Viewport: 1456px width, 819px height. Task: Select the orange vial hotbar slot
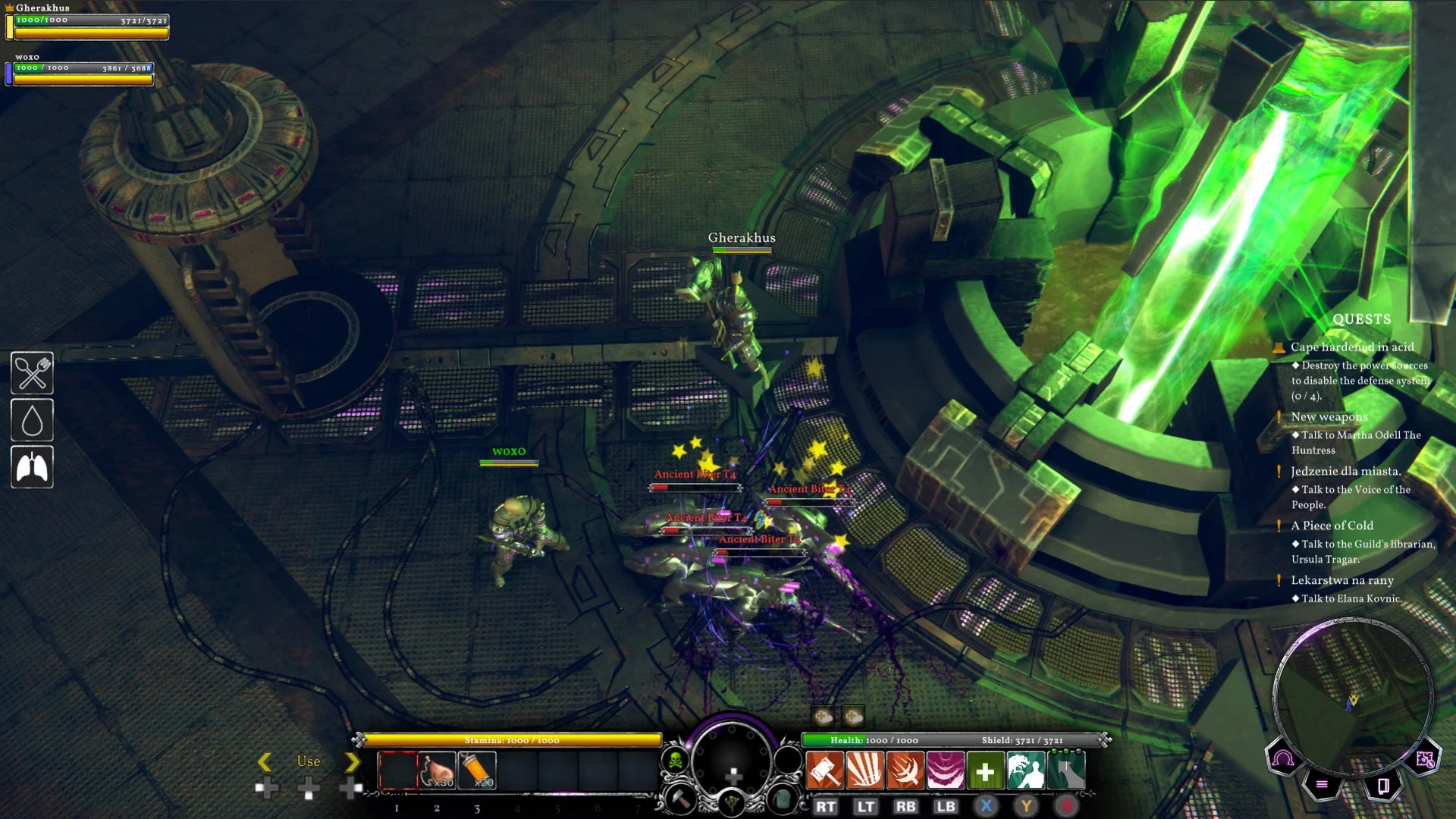coord(477,771)
